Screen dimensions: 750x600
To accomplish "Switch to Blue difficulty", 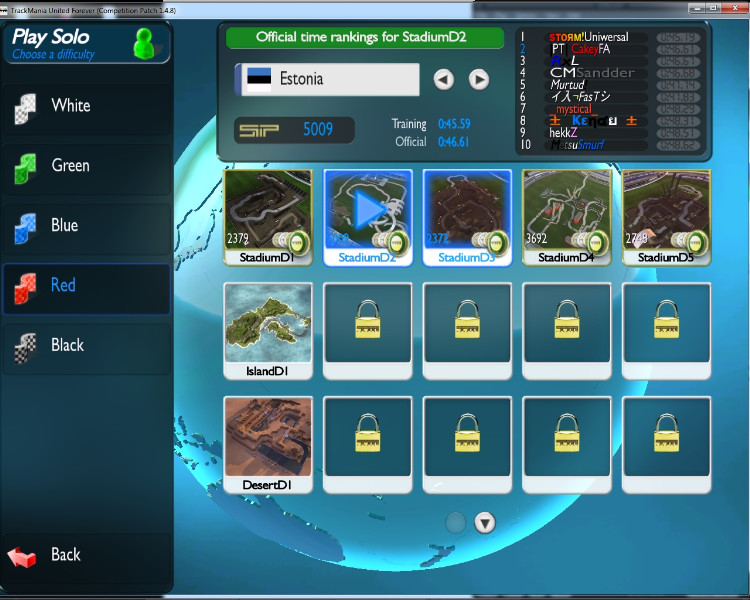I will [x=84, y=226].
